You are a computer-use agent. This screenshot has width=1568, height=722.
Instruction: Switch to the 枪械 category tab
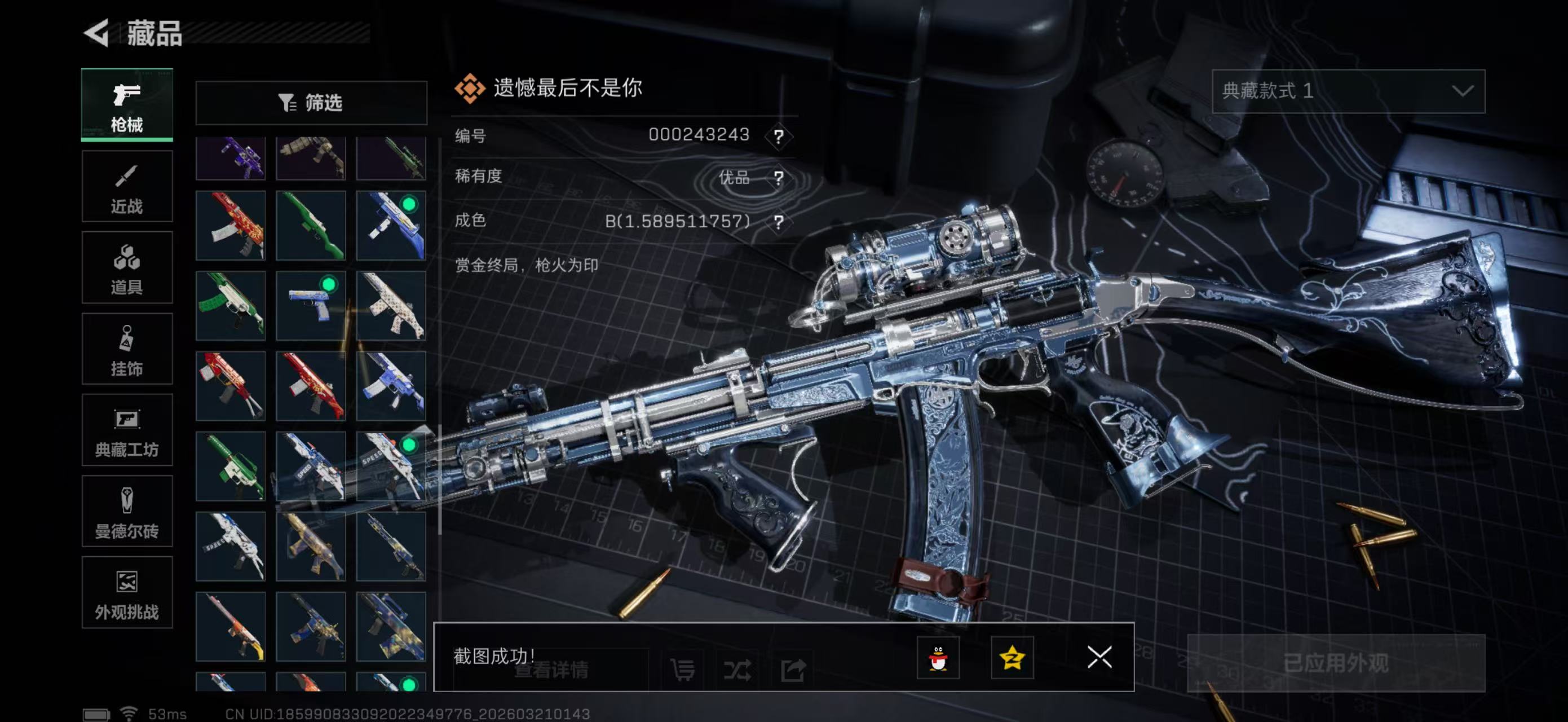coord(127,105)
